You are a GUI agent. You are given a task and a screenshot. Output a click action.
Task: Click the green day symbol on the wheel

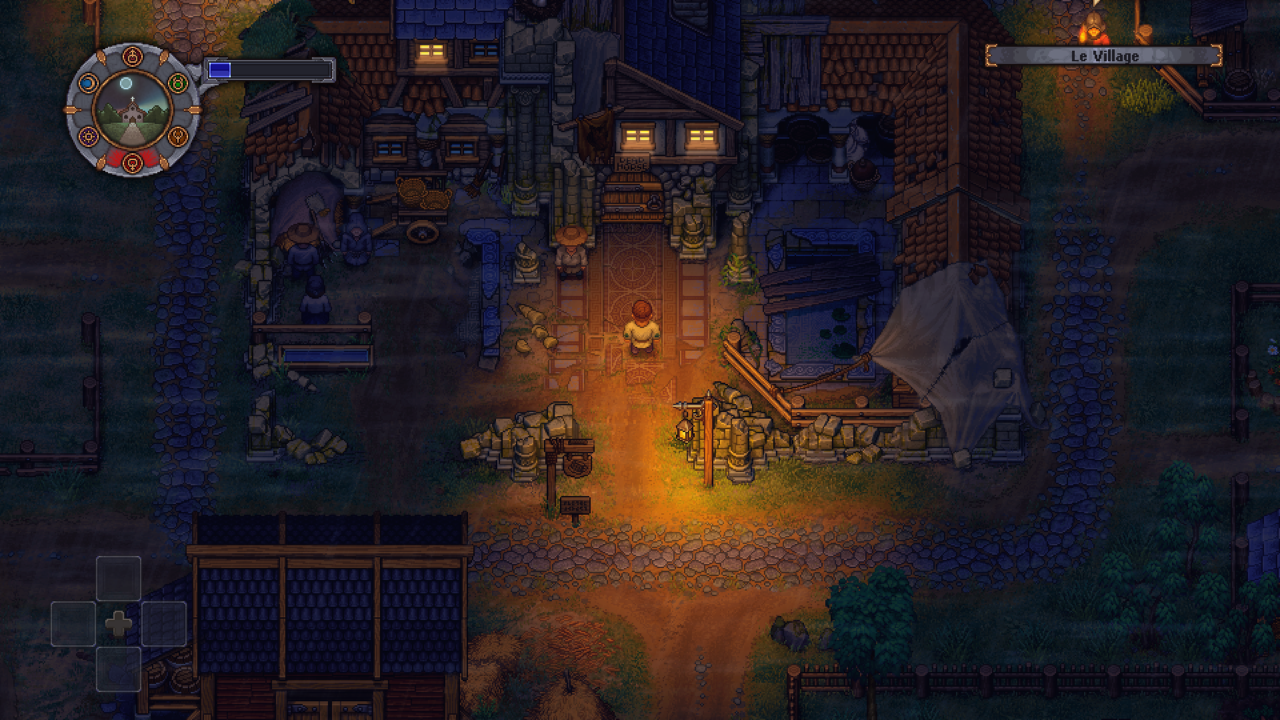click(x=177, y=83)
